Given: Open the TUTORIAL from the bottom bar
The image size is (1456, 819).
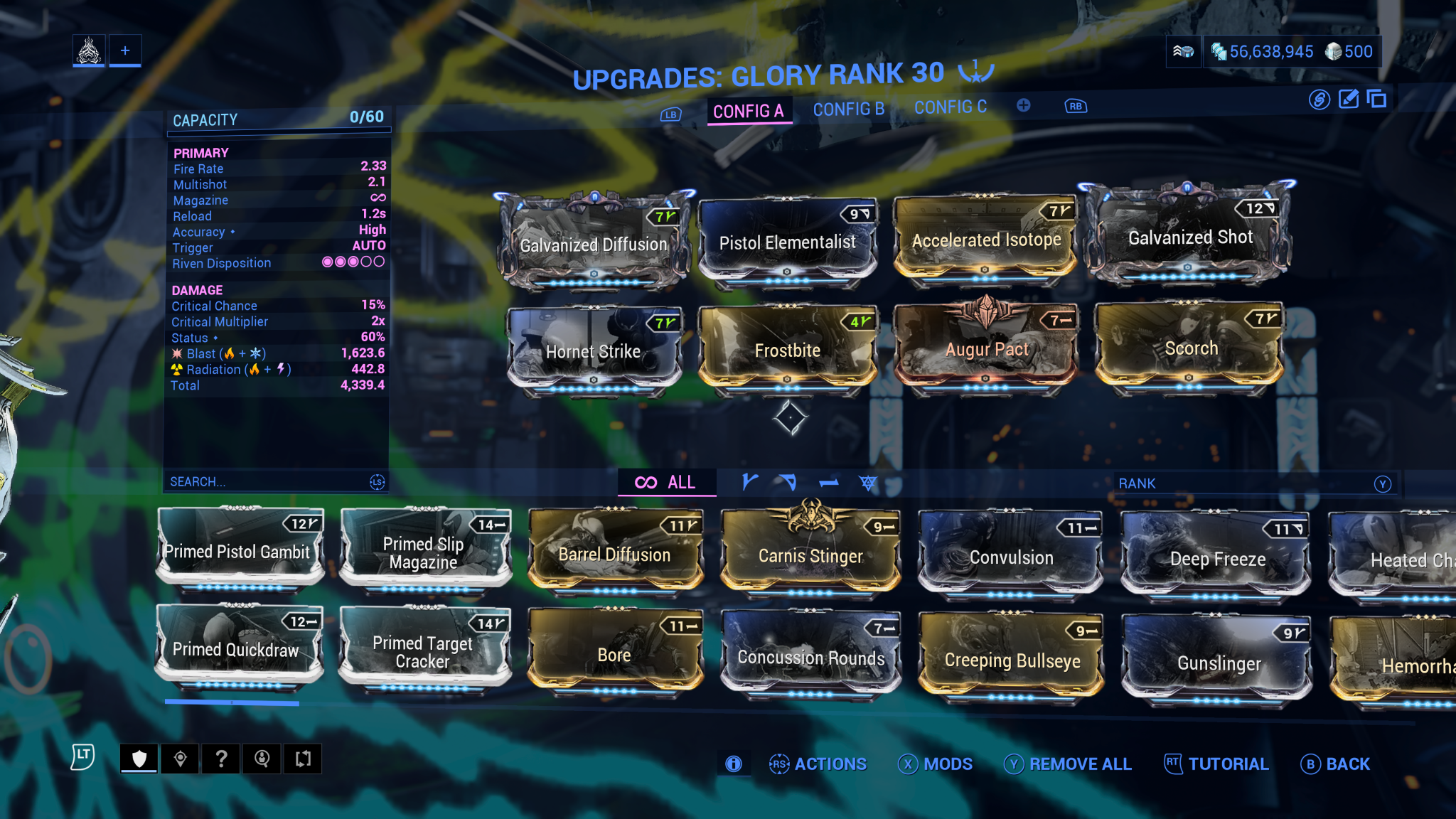Looking at the screenshot, I should pos(1228,764).
